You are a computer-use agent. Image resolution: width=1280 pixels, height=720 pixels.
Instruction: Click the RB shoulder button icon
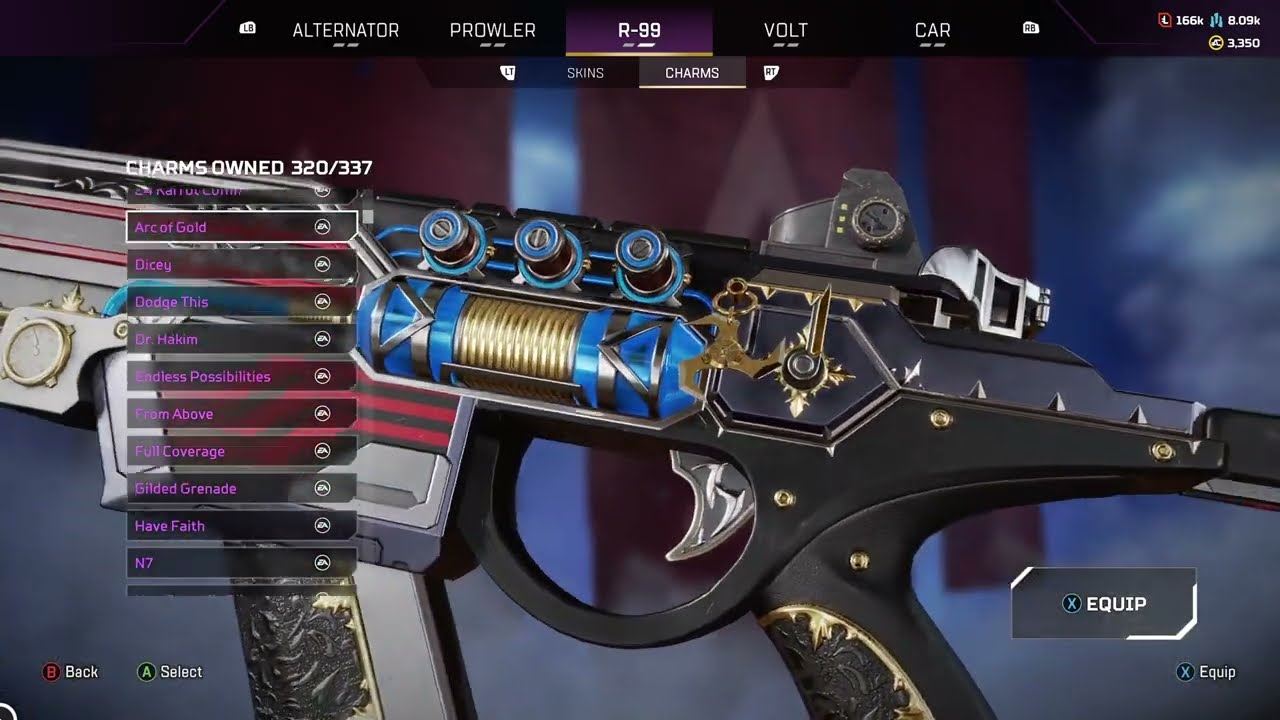pos(1030,30)
